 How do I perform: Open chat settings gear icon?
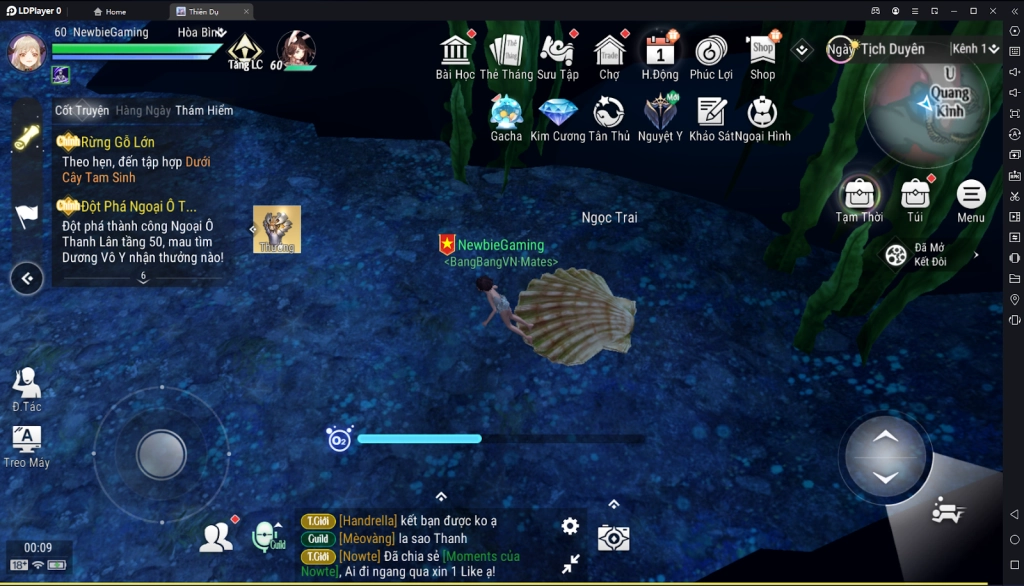coord(570,526)
